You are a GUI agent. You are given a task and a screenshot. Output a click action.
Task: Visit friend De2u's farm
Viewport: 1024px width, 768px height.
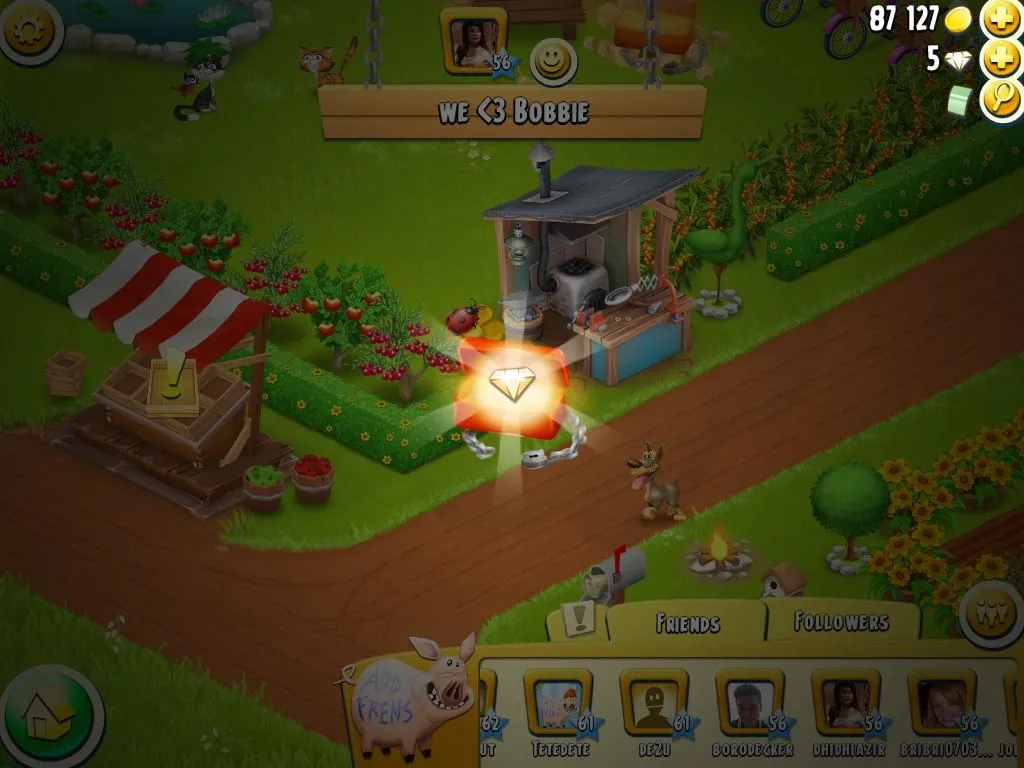click(653, 703)
